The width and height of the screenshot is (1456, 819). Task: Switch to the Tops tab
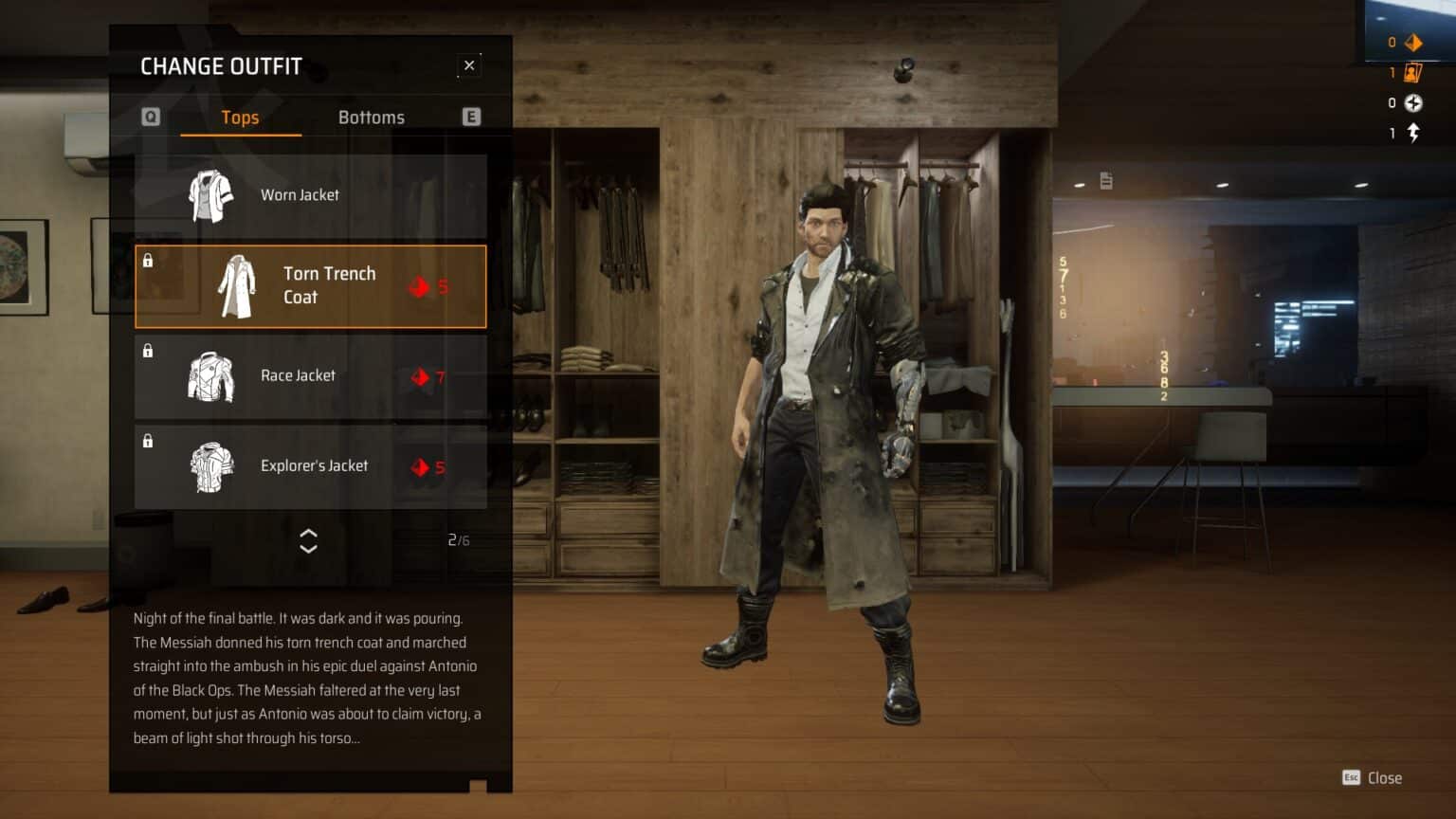coord(240,118)
